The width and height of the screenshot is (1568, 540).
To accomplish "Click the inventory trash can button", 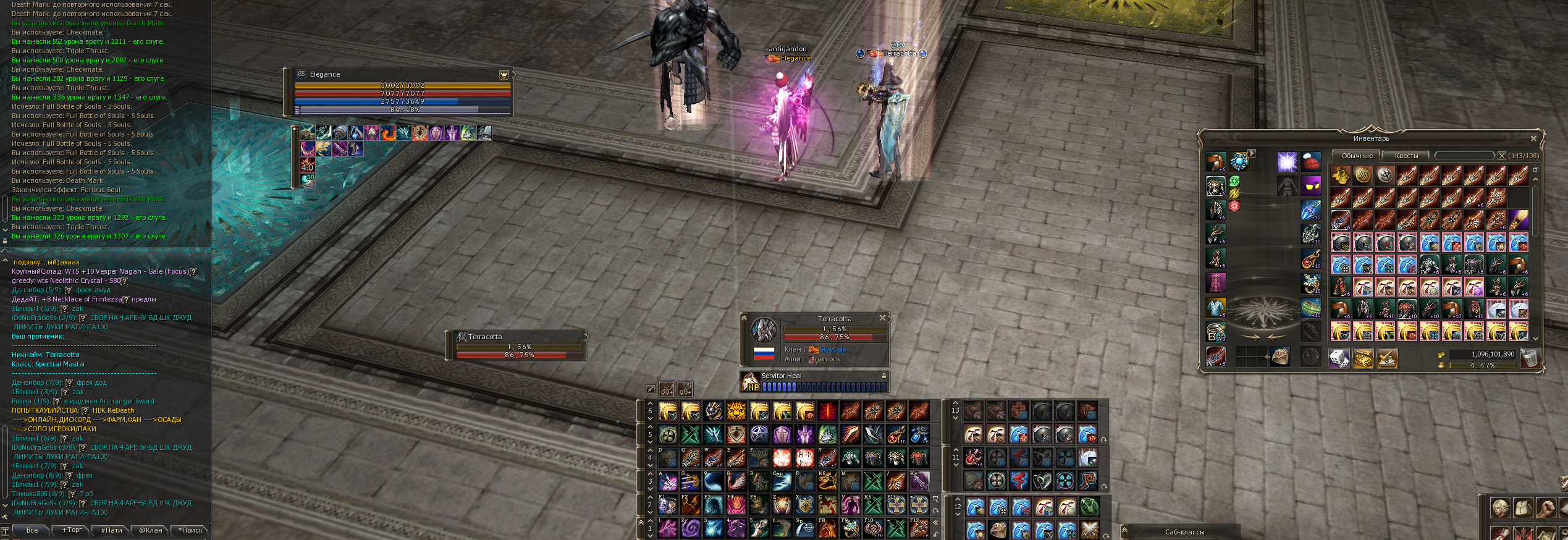I will coord(1529,358).
